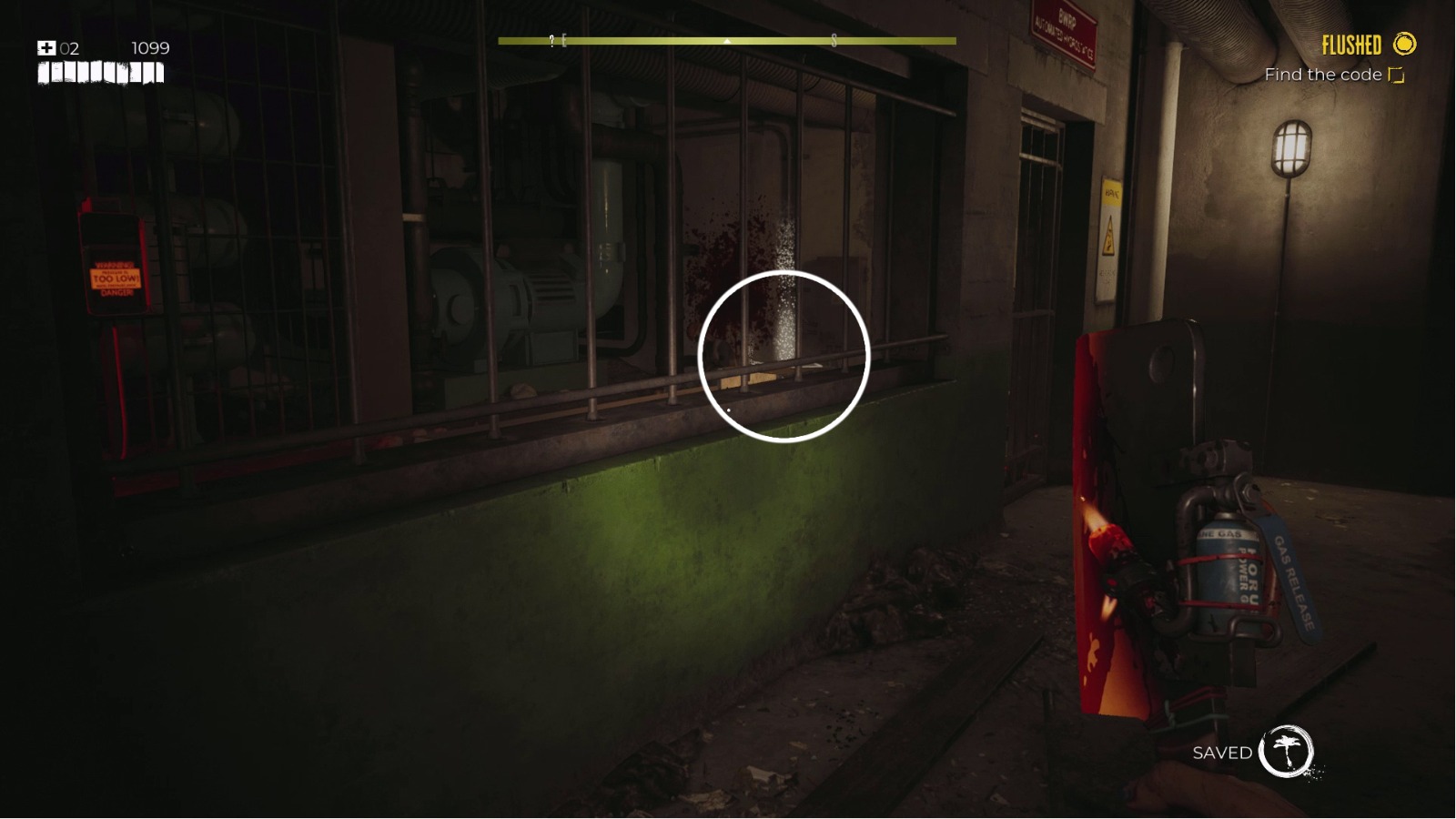1456x819 pixels.
Task: Click the yellow warning triangle sign
Action: [x=1110, y=238]
